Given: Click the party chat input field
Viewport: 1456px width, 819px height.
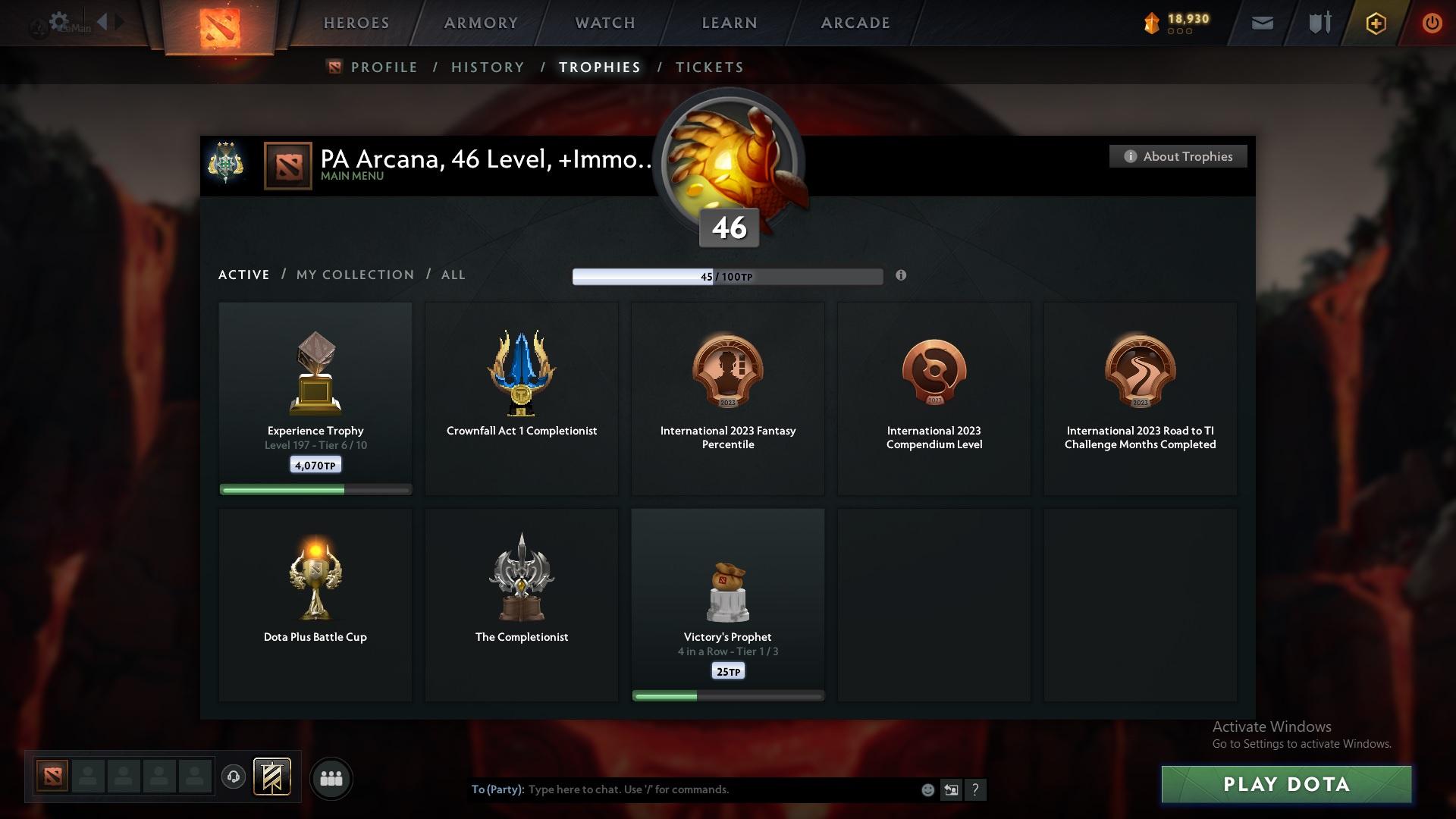Looking at the screenshot, I should (x=682, y=789).
